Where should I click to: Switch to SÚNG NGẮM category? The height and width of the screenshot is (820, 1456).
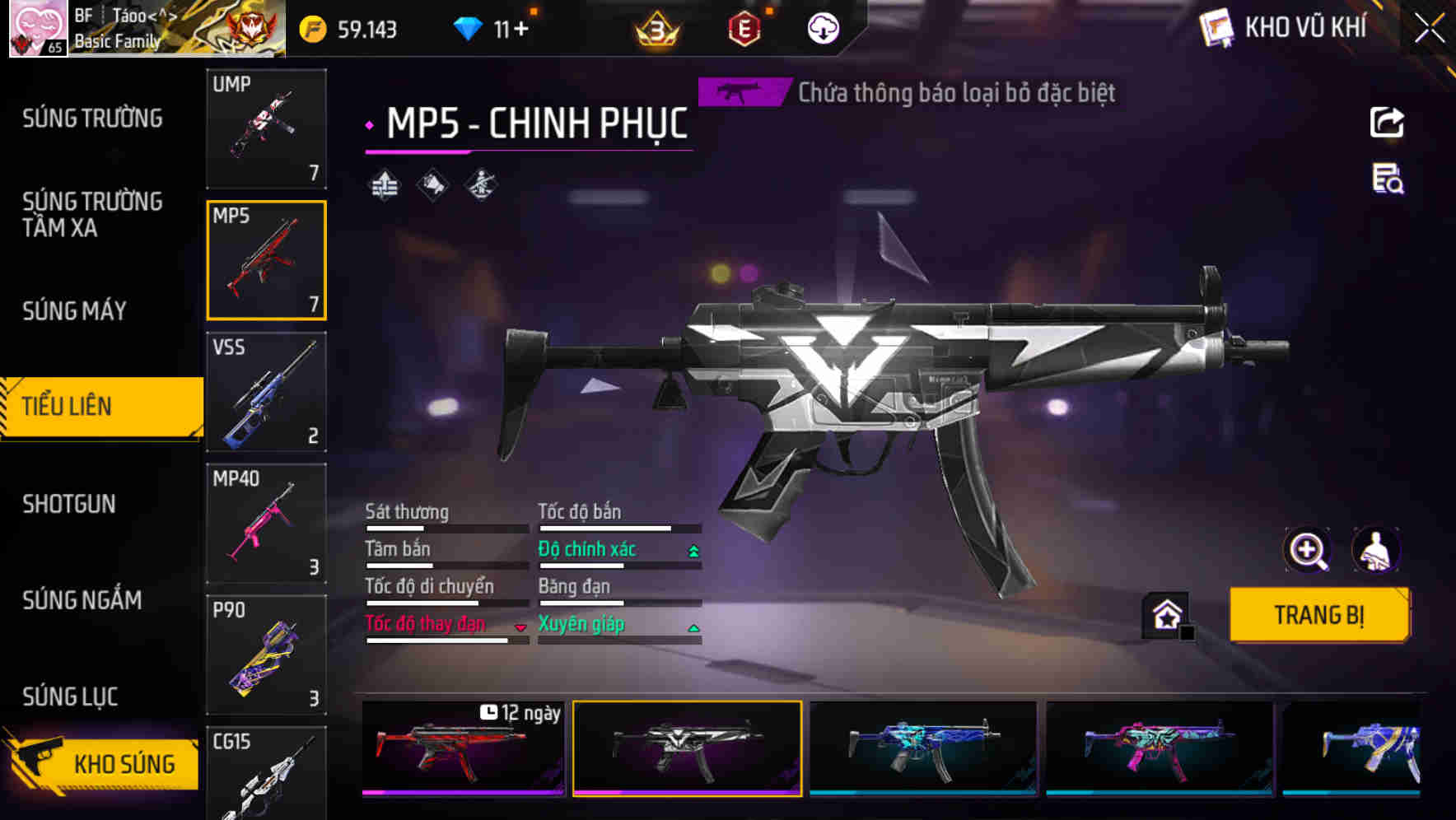(x=82, y=600)
